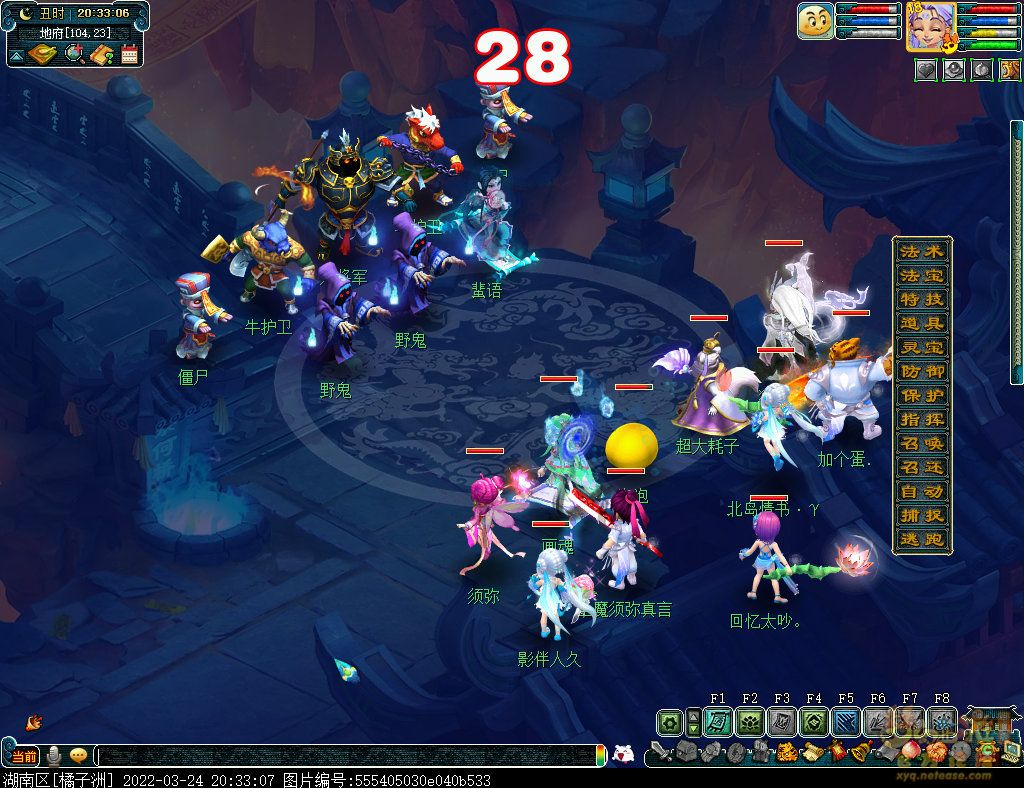Open the world map globe icon
Viewport: 1024px width, 788px height.
(74, 54)
